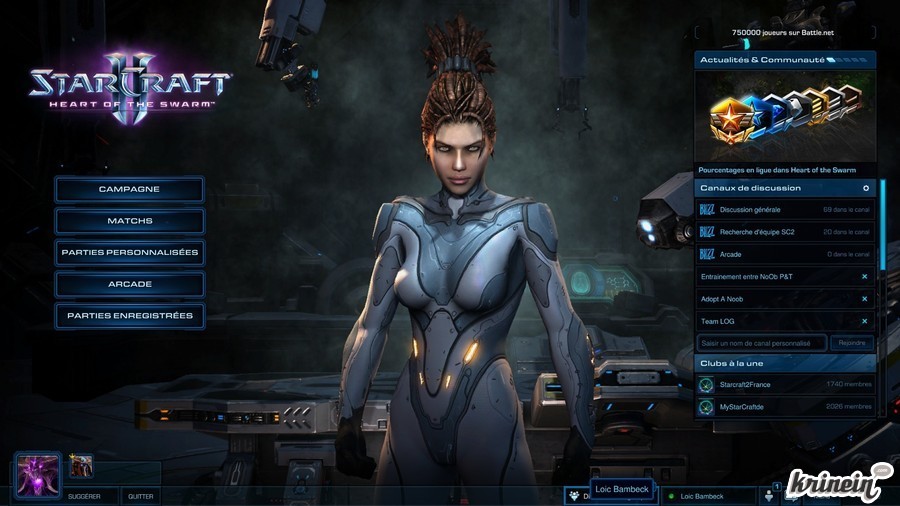This screenshot has height=506, width=900.
Task: Go to the Arcade menu
Action: tap(129, 284)
